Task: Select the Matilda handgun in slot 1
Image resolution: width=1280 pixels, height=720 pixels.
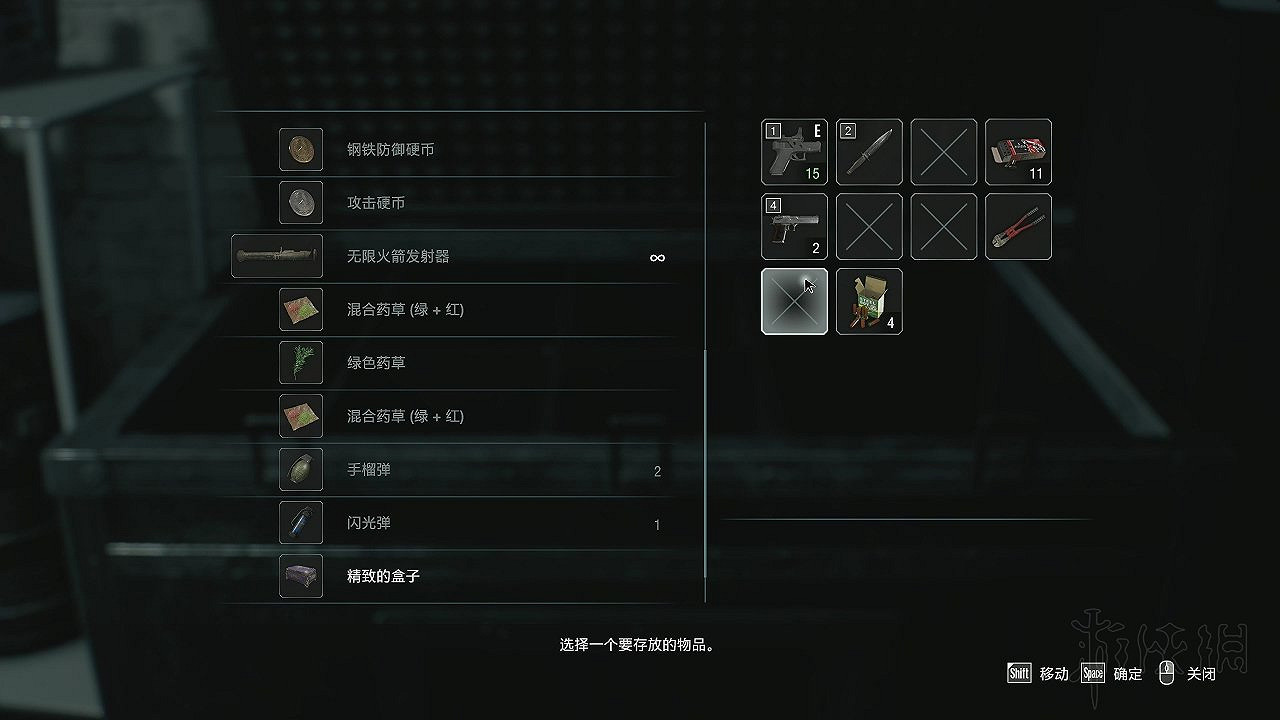Action: (x=794, y=152)
